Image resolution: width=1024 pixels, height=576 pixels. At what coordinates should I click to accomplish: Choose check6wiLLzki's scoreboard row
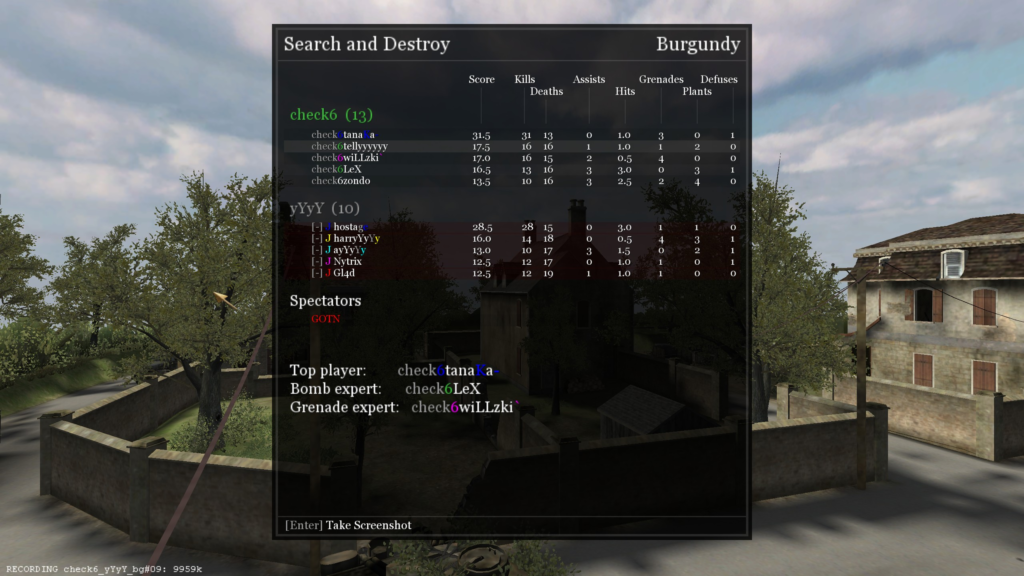347,158
